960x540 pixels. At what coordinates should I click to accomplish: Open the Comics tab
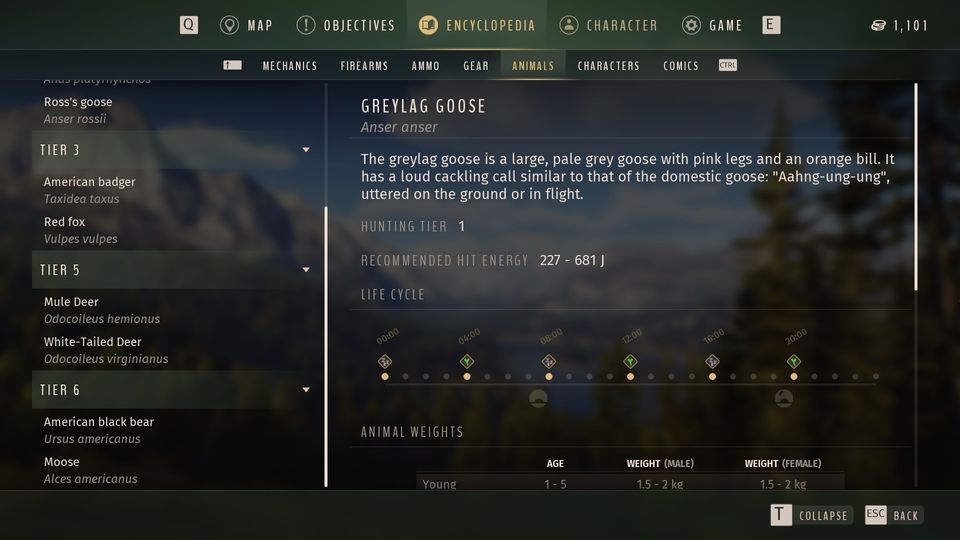click(x=681, y=66)
